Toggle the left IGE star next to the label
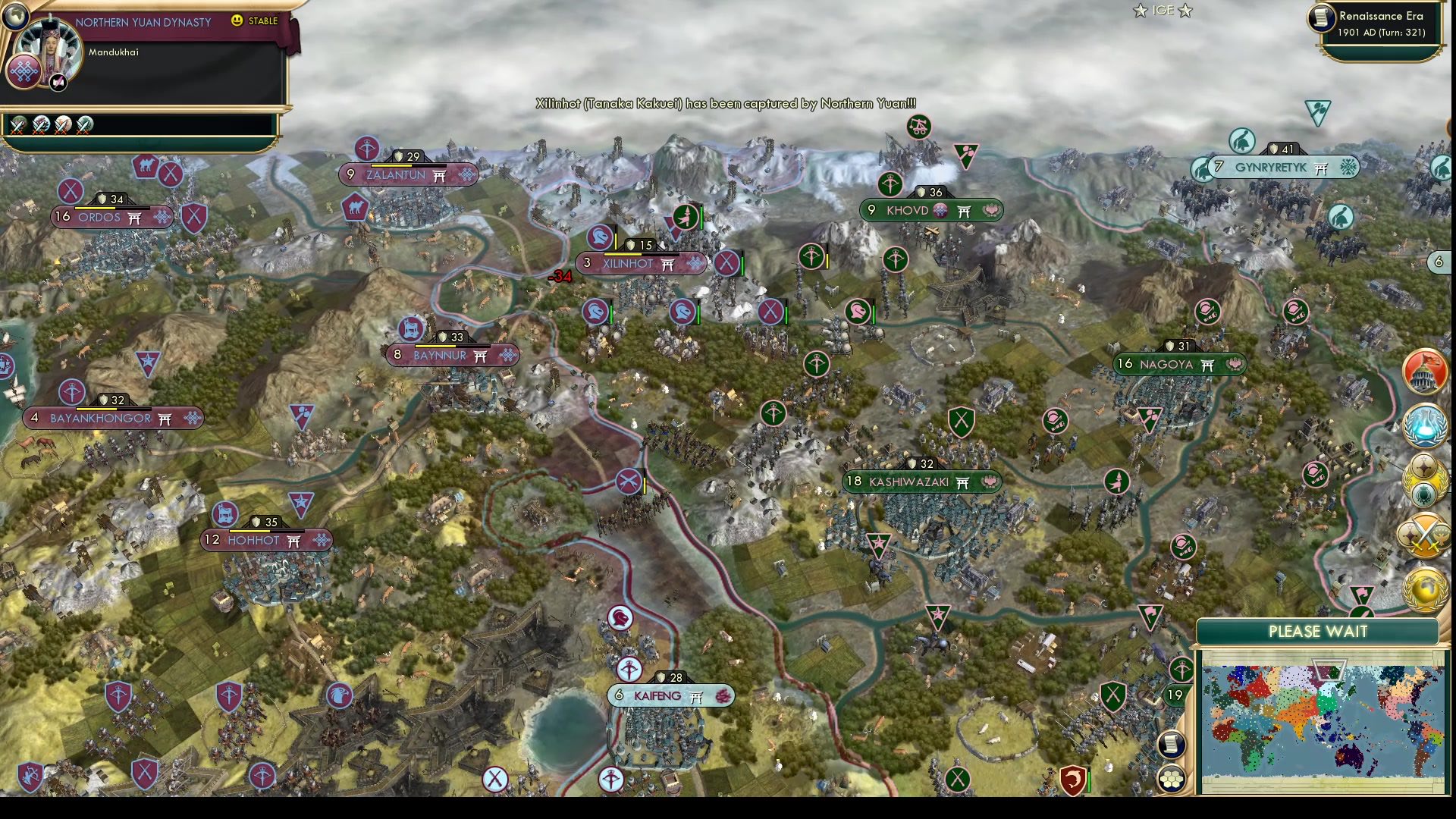Viewport: 1456px width, 819px height. click(x=1141, y=11)
